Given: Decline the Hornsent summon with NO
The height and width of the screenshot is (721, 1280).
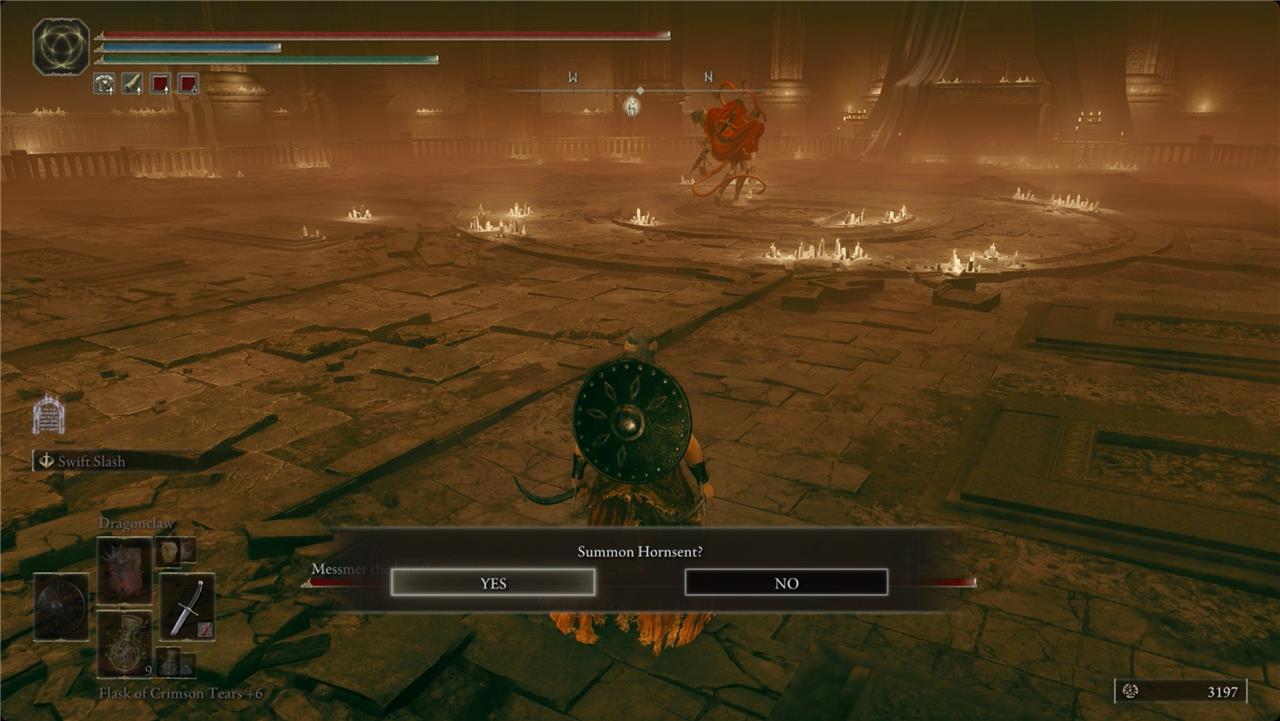Looking at the screenshot, I should [x=786, y=582].
